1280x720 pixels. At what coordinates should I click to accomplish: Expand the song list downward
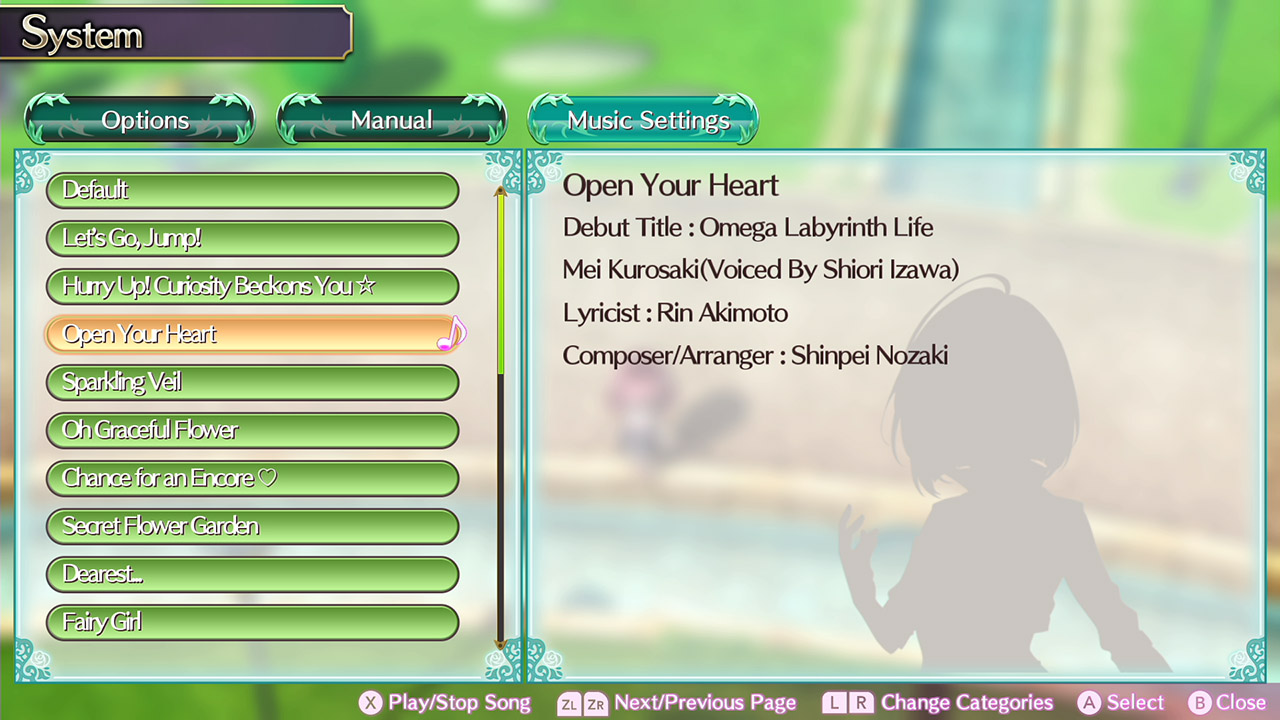pyautogui.click(x=500, y=645)
